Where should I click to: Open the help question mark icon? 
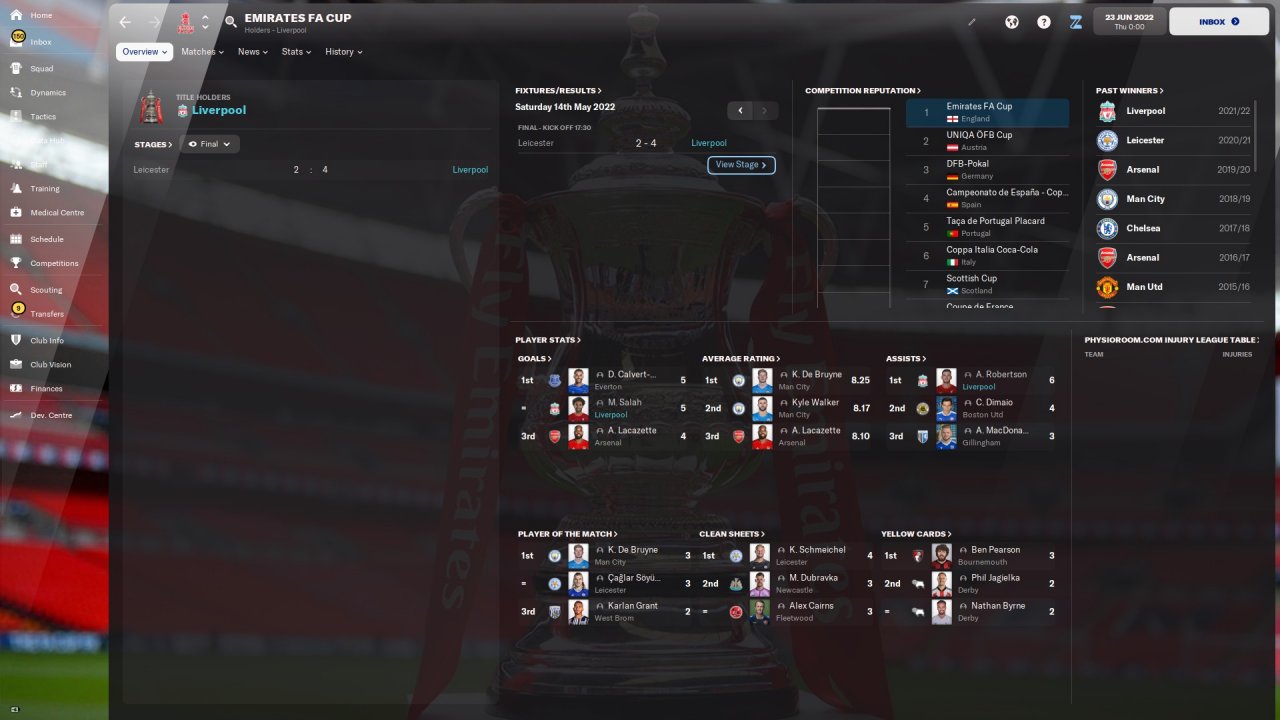(x=1044, y=21)
